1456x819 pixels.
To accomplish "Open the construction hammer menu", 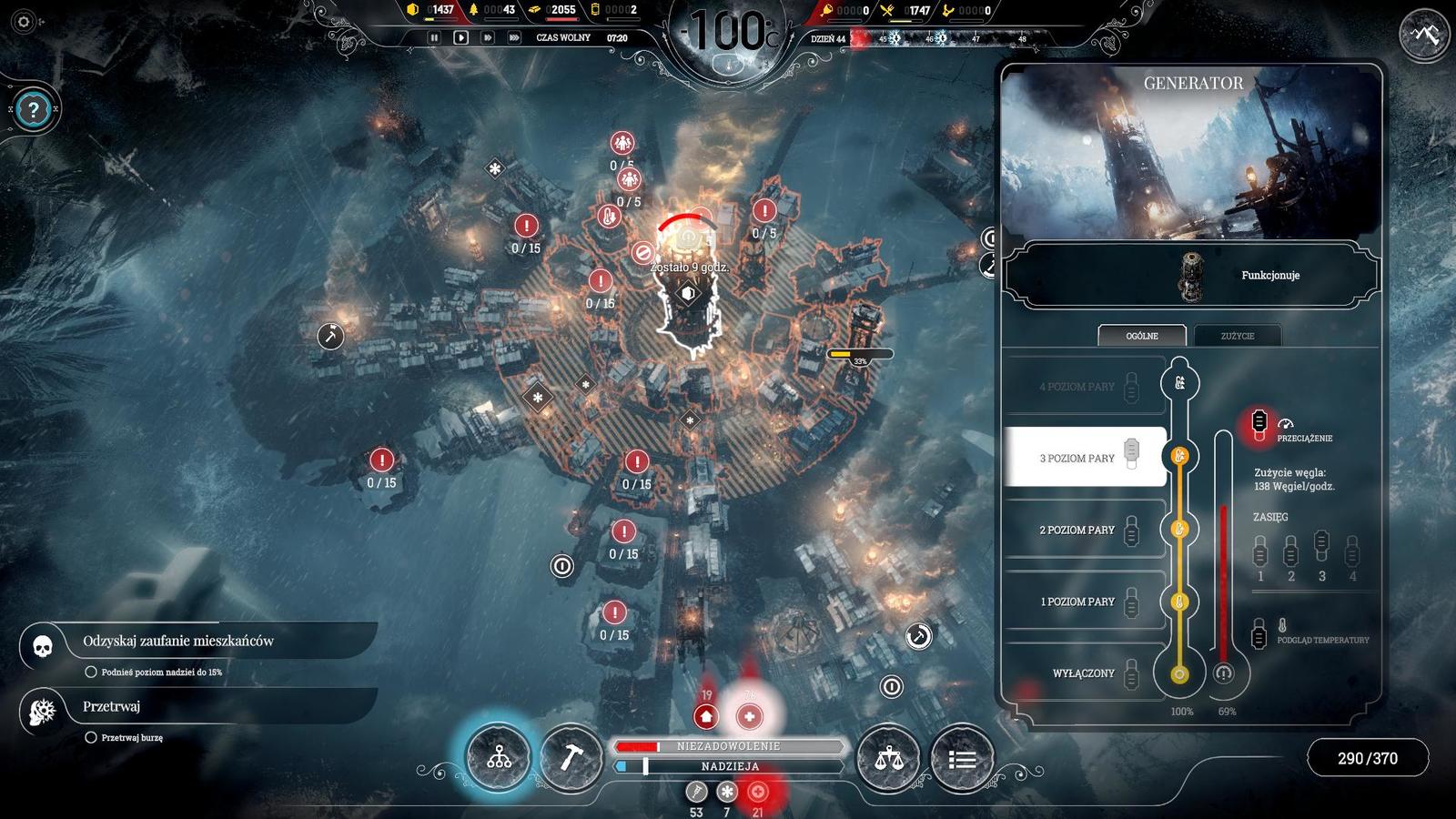I will (571, 757).
